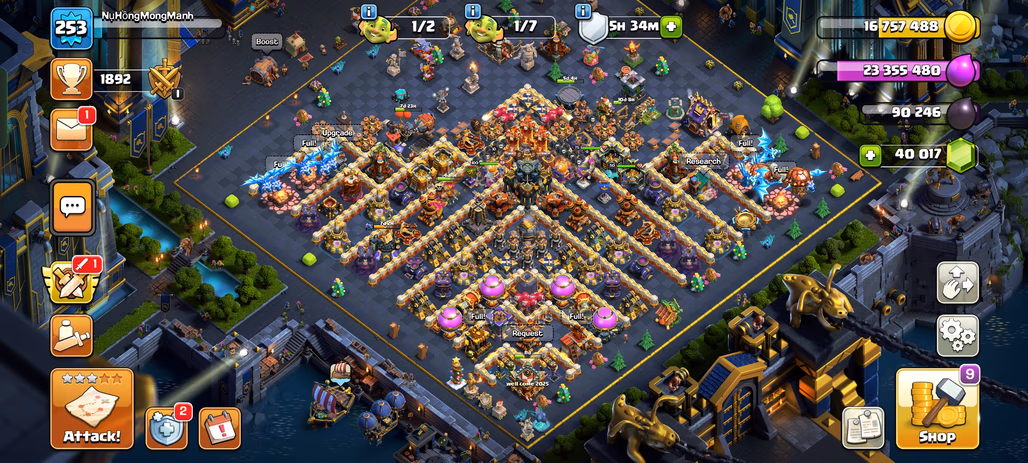Open the red calendar events button

pyautogui.click(x=220, y=428)
